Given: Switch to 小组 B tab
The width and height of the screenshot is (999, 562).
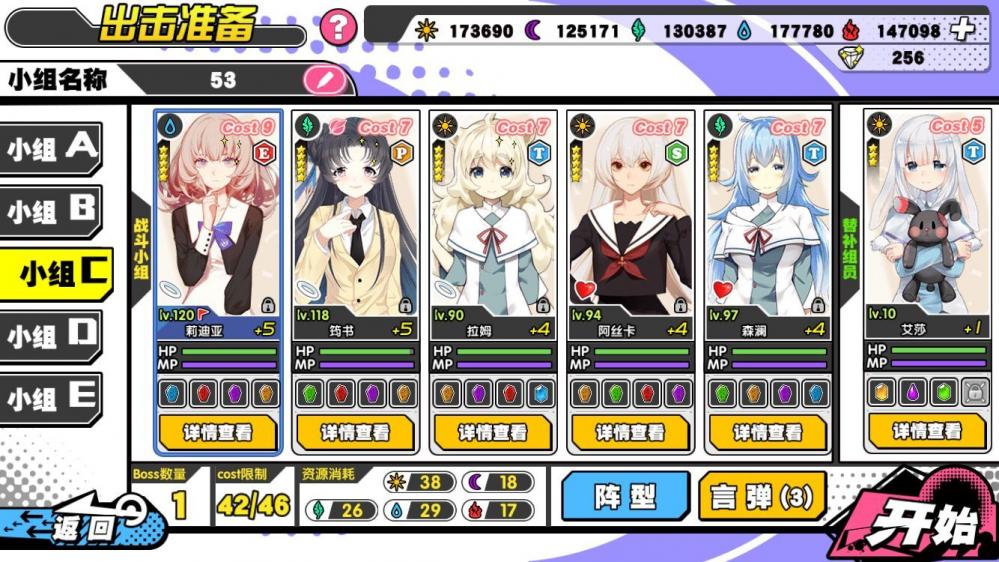Looking at the screenshot, I should coord(54,211).
